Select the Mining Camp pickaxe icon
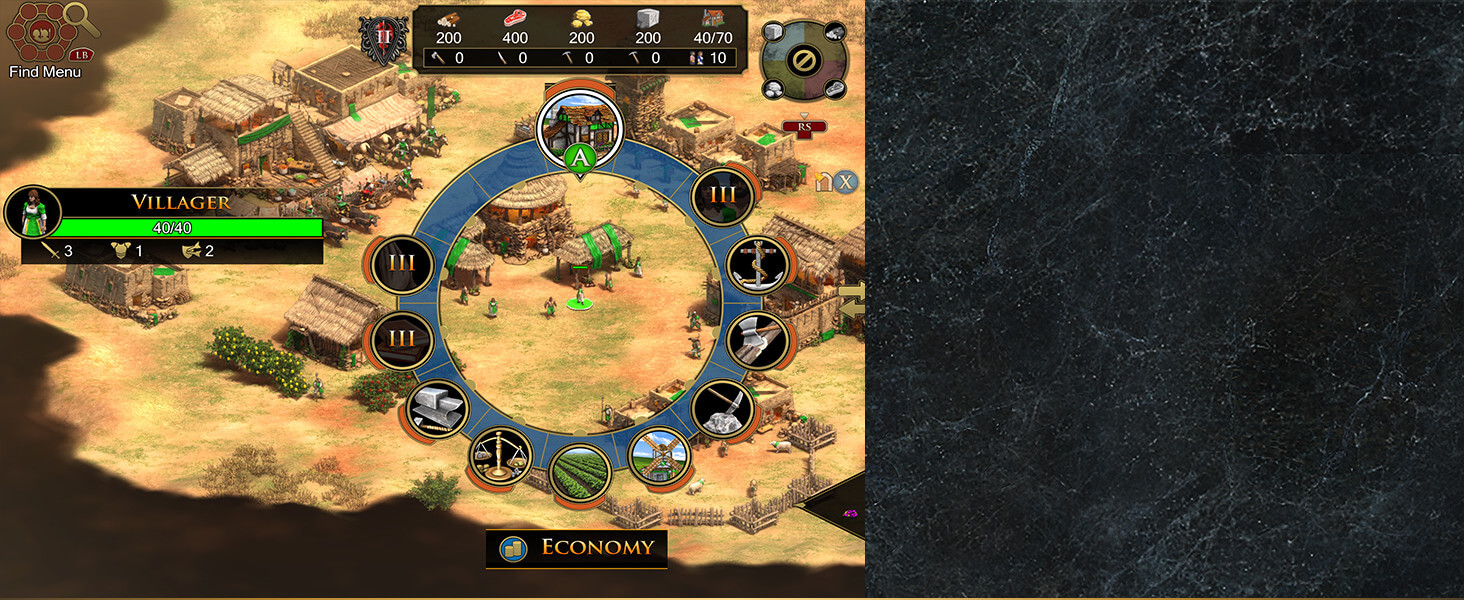The width and height of the screenshot is (1464, 600). coord(723,408)
